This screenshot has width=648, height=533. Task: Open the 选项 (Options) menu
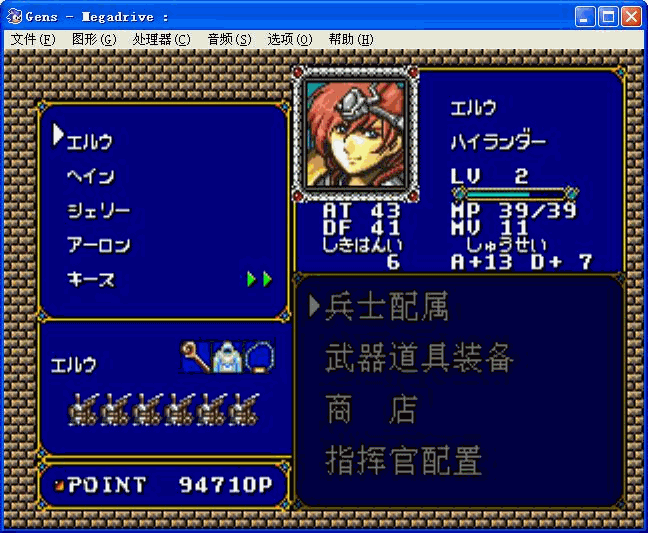coord(290,39)
